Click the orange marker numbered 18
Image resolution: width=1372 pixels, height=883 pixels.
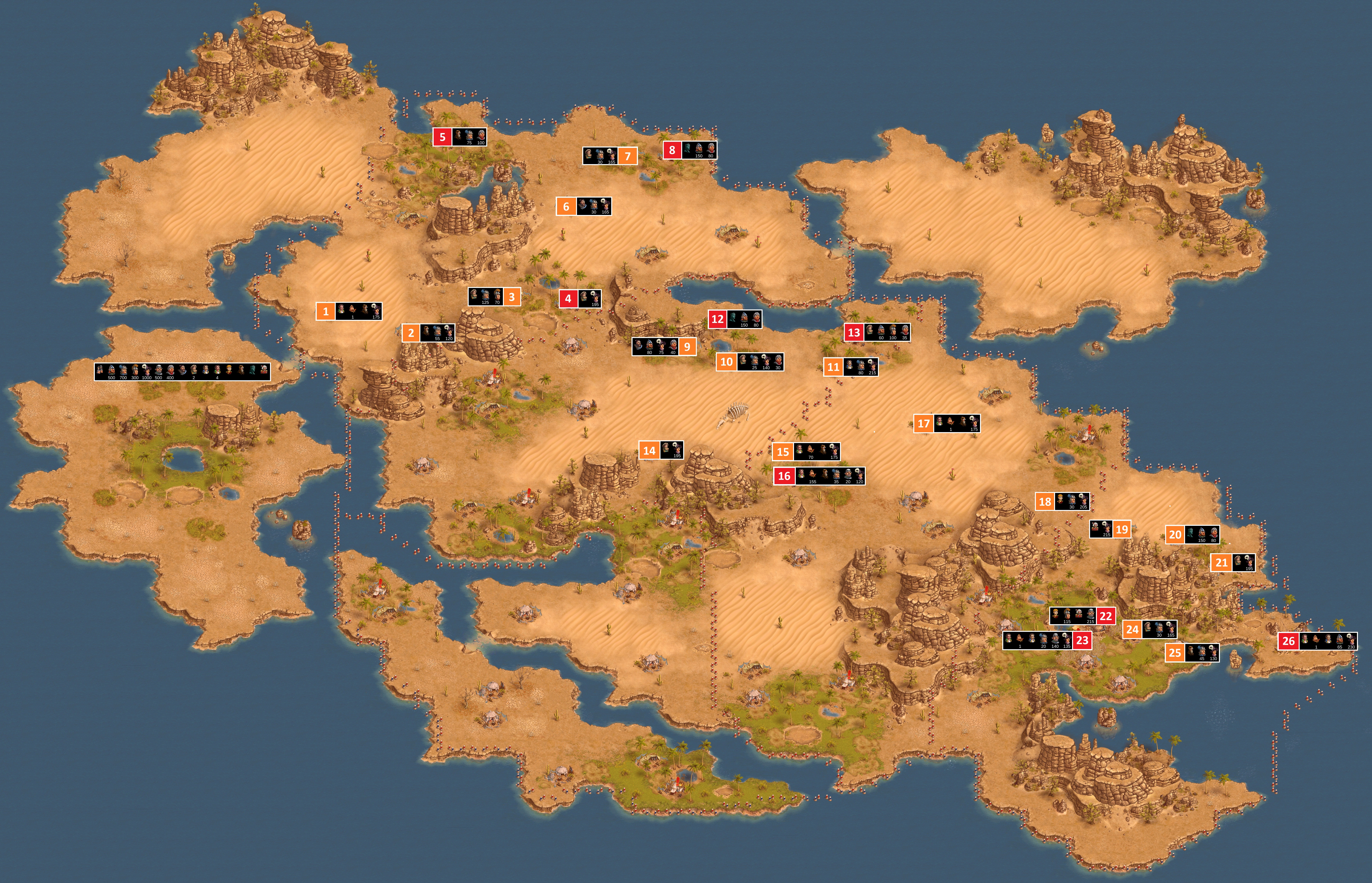pos(1045,501)
